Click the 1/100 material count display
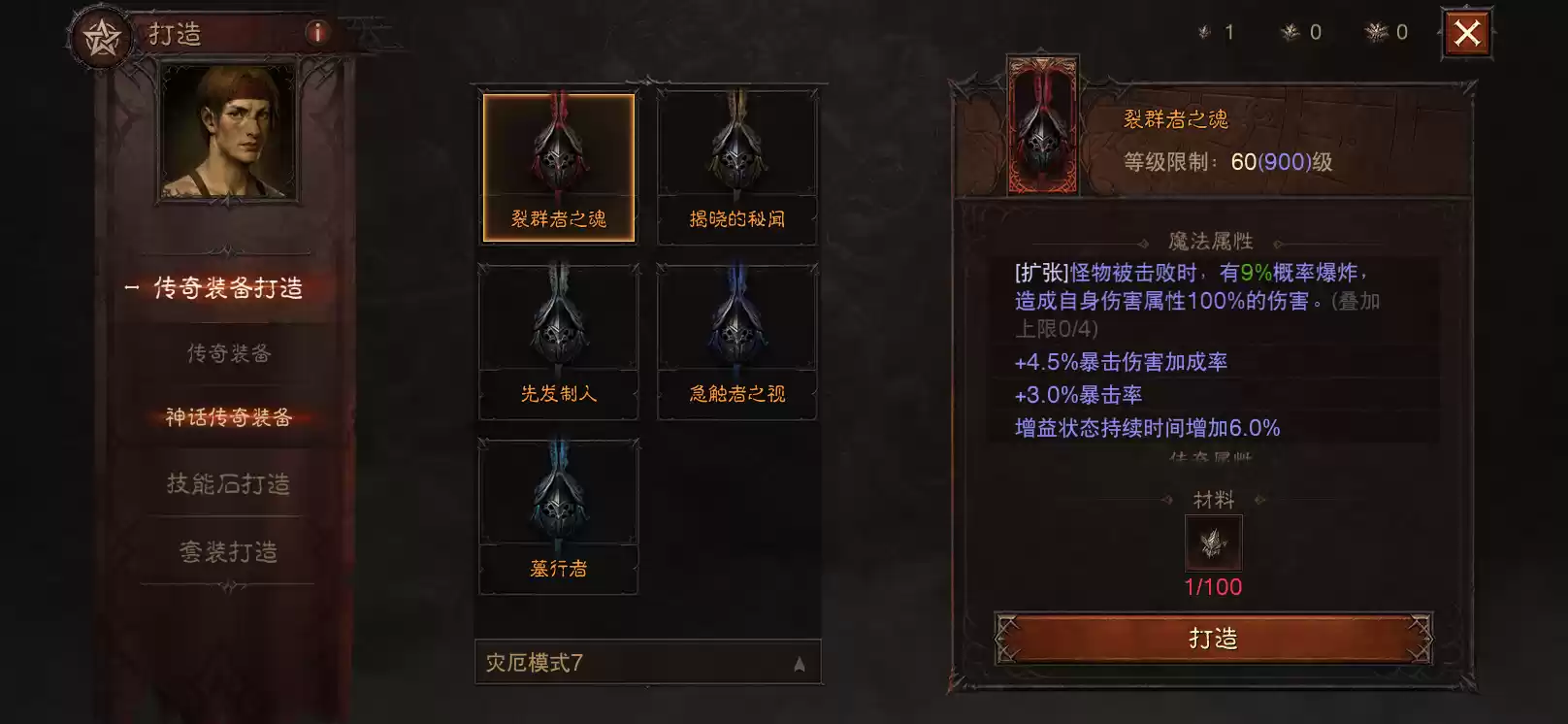The width and height of the screenshot is (1568, 724). point(1211,586)
